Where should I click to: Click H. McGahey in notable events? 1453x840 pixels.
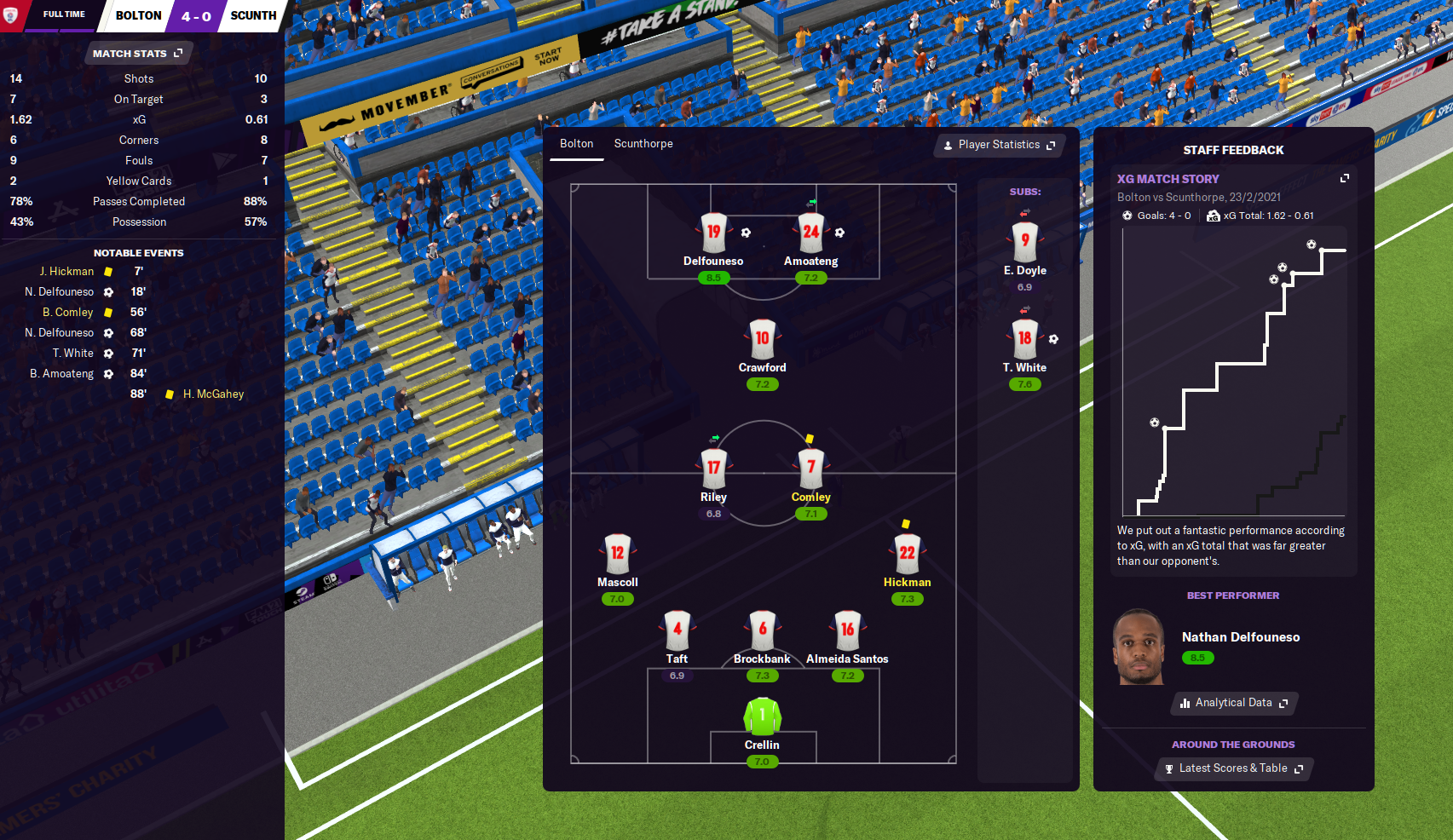213,394
